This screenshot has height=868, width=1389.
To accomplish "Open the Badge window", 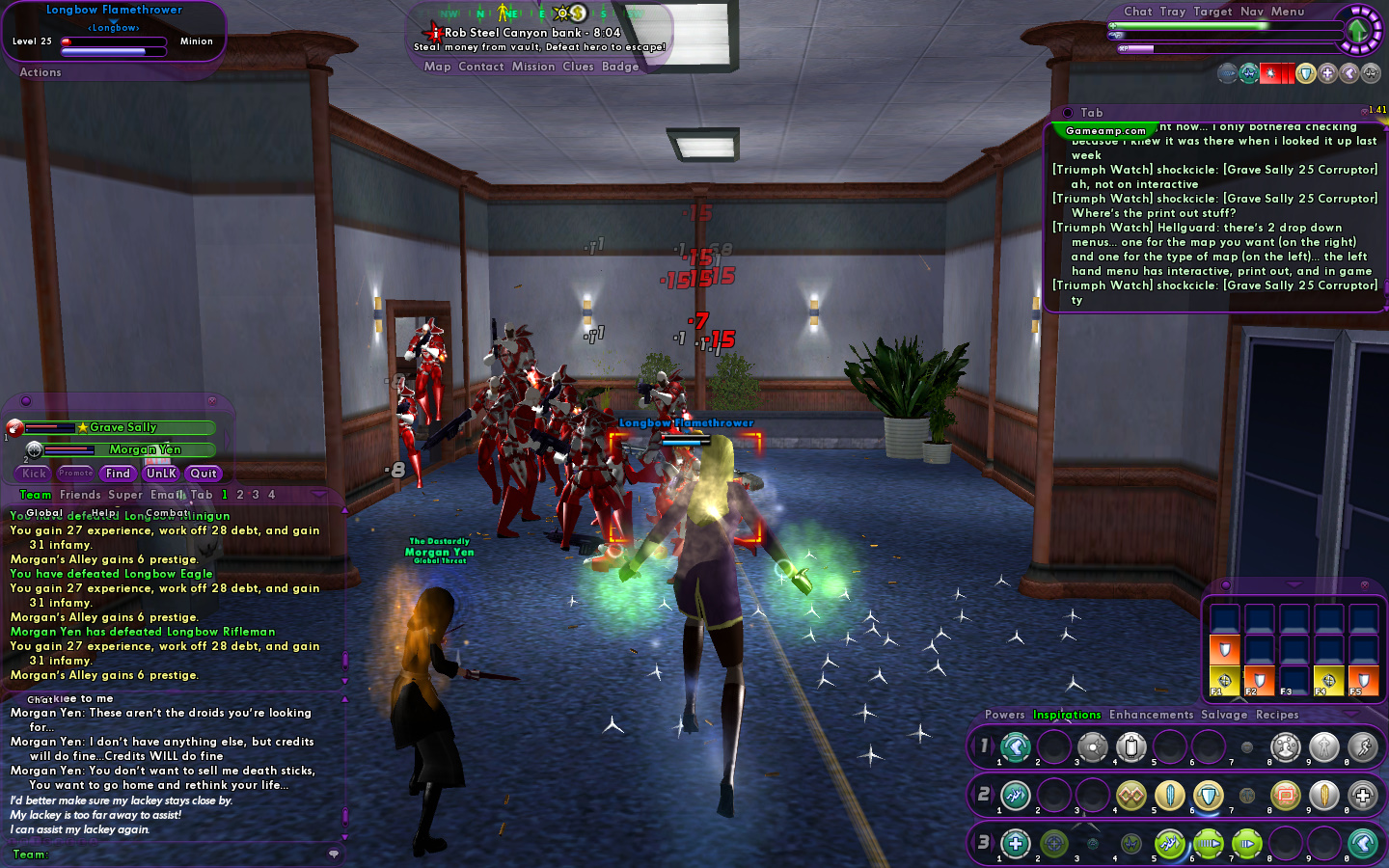I will pyautogui.click(x=620, y=67).
